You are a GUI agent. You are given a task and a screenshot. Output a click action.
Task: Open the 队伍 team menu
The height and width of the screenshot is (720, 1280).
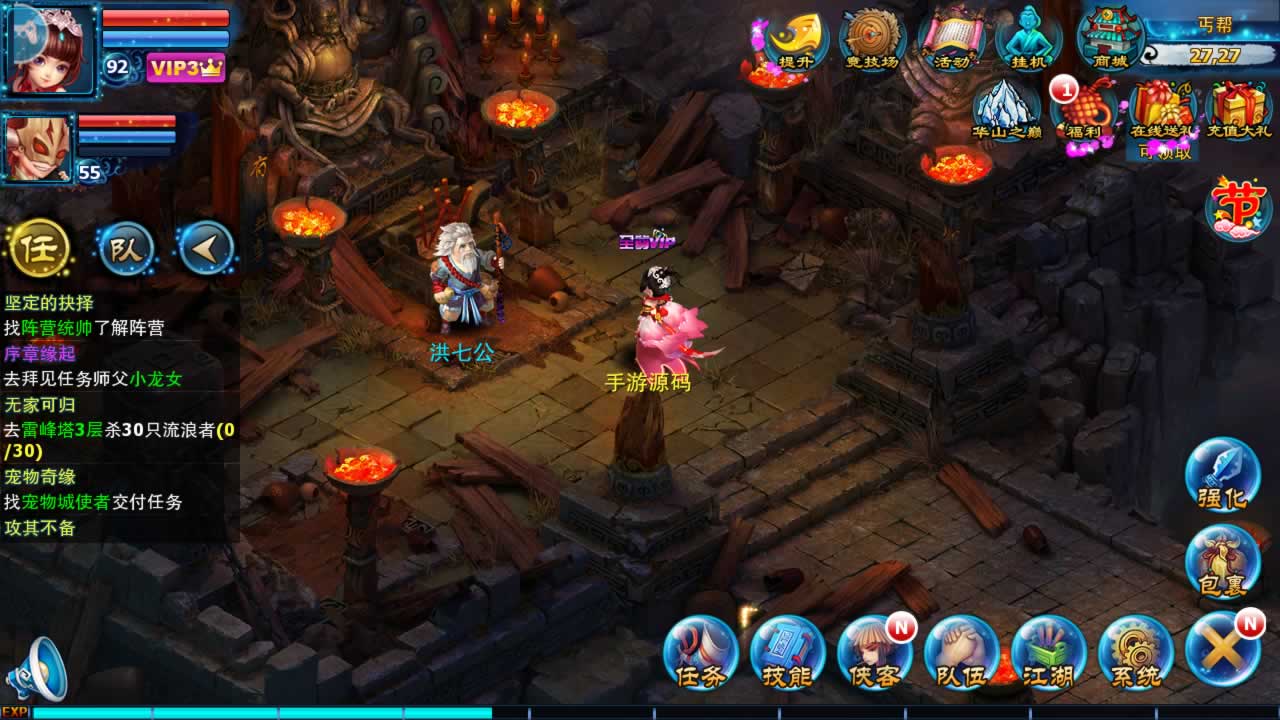point(961,652)
